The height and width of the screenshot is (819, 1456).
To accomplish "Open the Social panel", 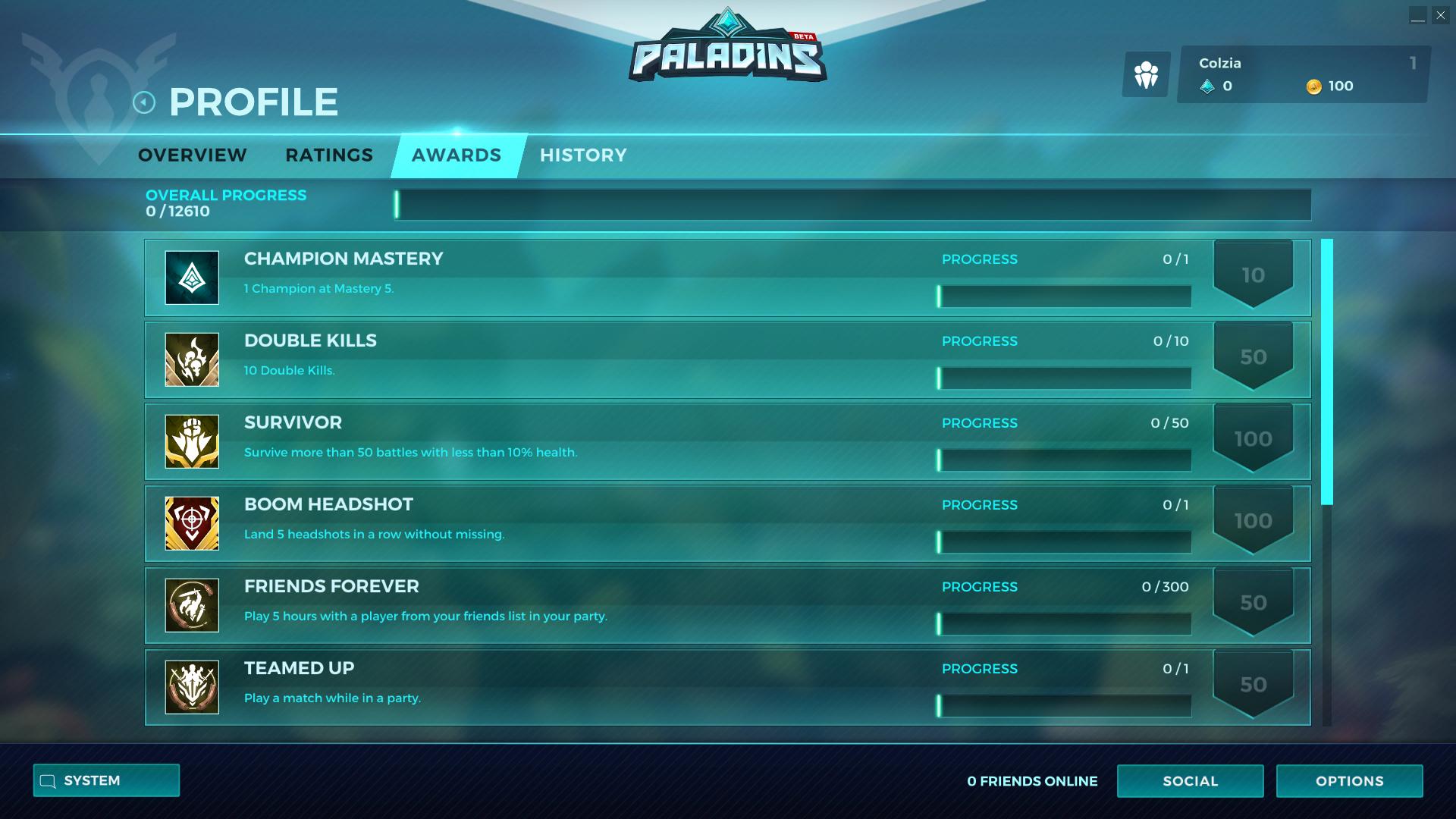I will coord(1190,780).
